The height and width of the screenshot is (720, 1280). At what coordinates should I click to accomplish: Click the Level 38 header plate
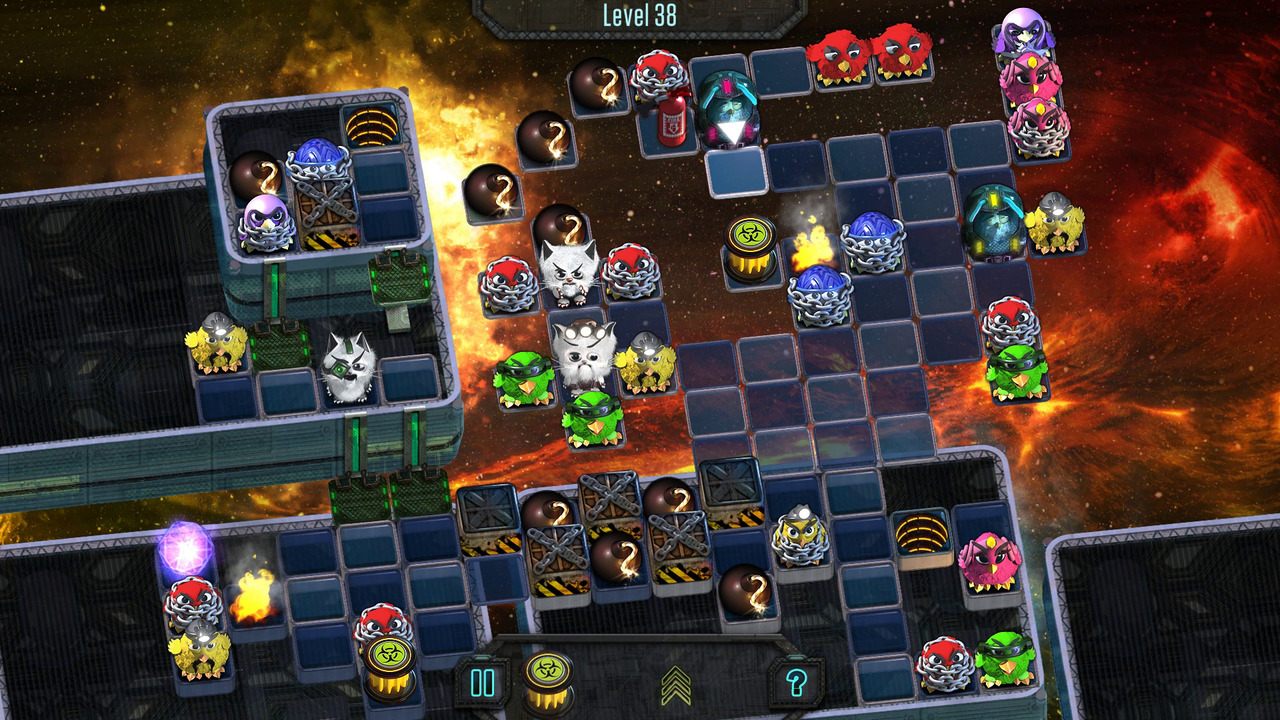[x=640, y=14]
